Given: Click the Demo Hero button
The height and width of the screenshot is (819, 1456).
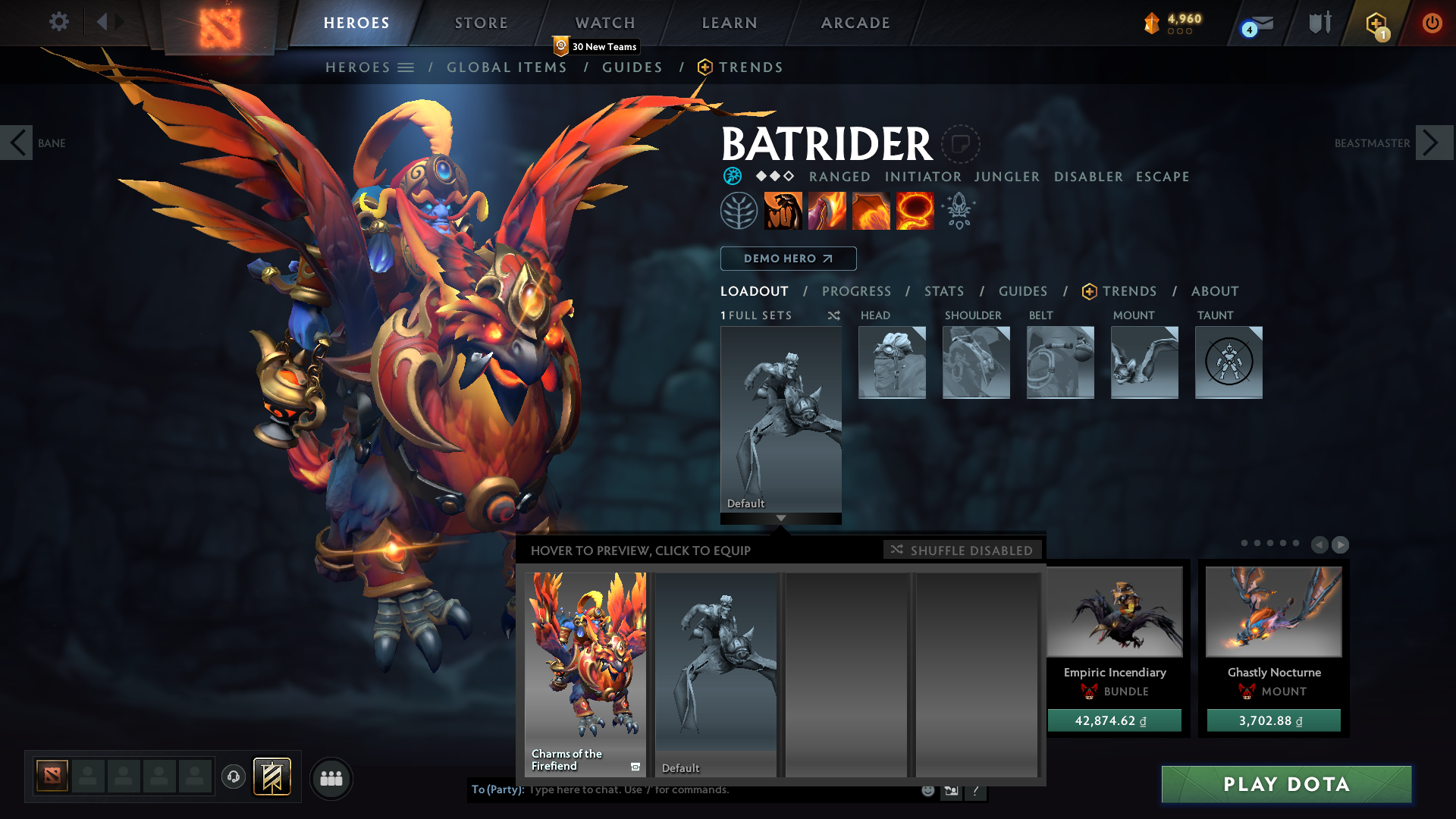Looking at the screenshot, I should point(788,259).
